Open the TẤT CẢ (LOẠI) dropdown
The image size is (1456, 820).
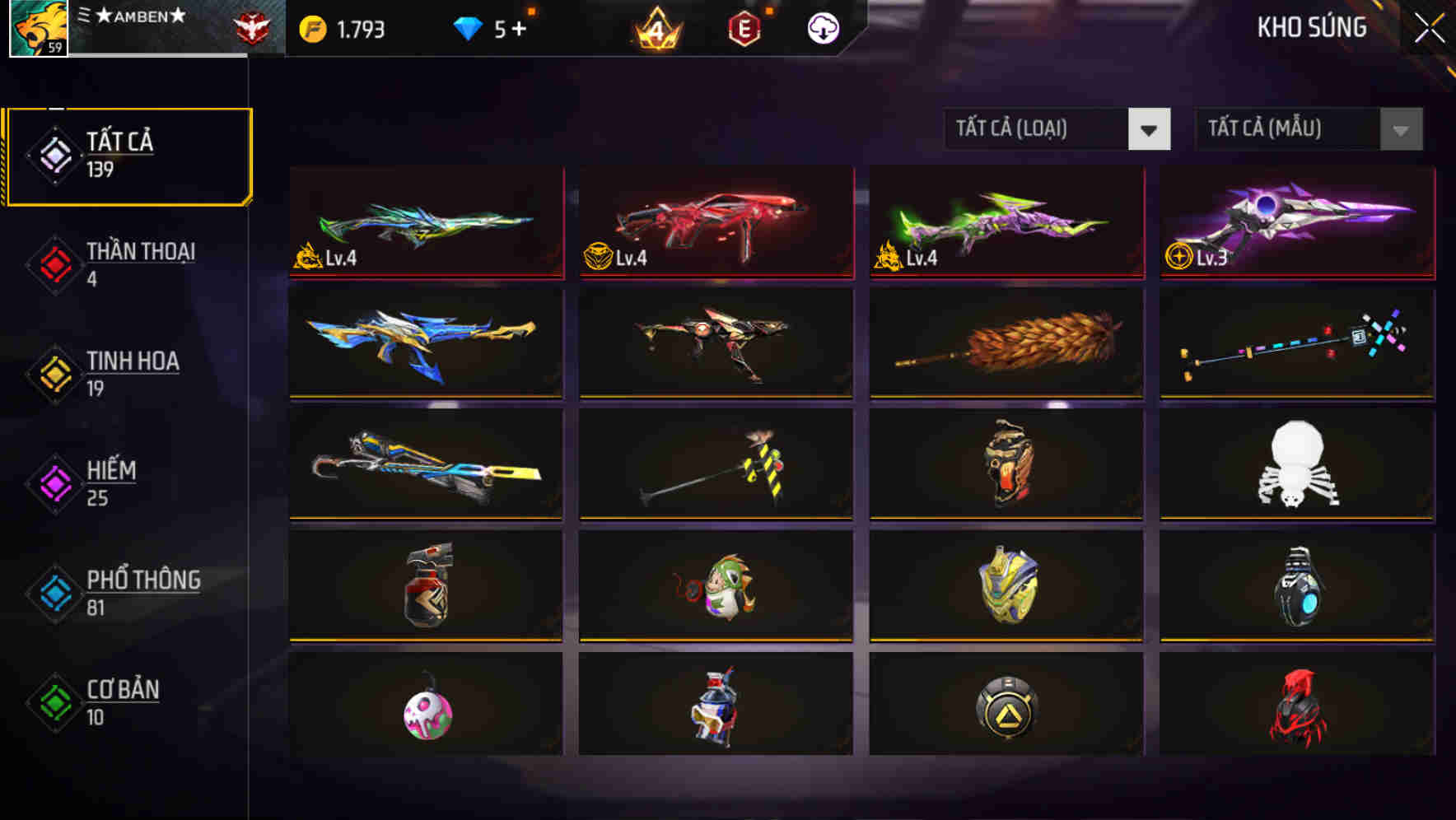click(1038, 129)
